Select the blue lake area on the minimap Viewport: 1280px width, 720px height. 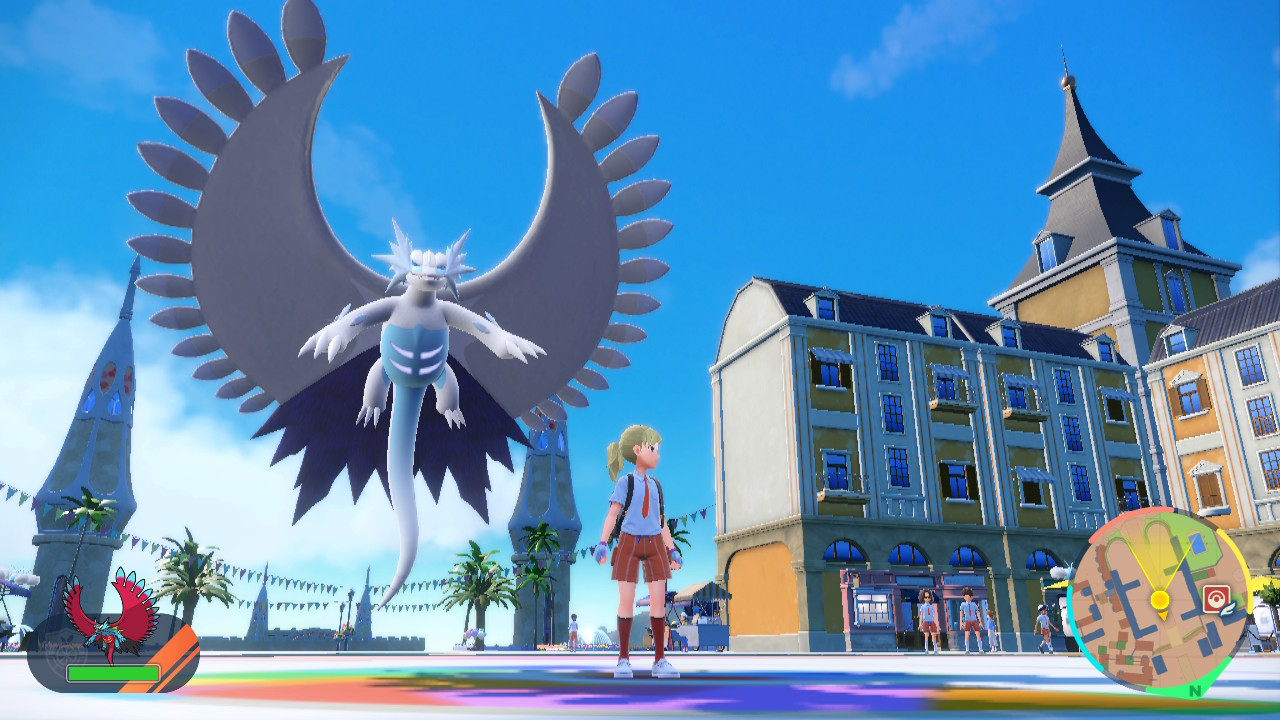pos(1196,541)
